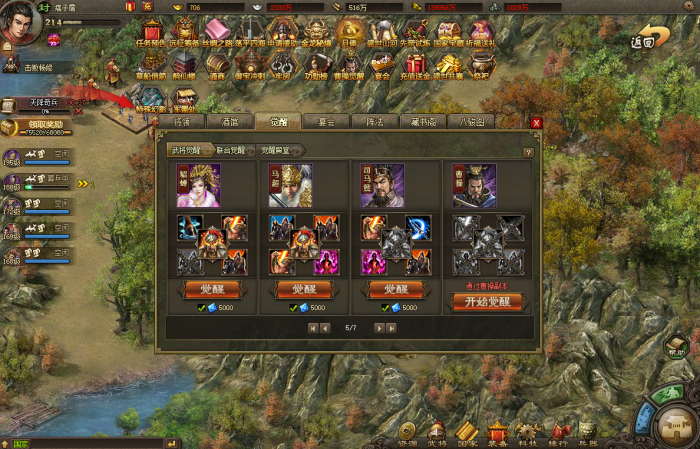The height and width of the screenshot is (449, 700).
Task: Go to the next page of generals
Action: point(378,327)
